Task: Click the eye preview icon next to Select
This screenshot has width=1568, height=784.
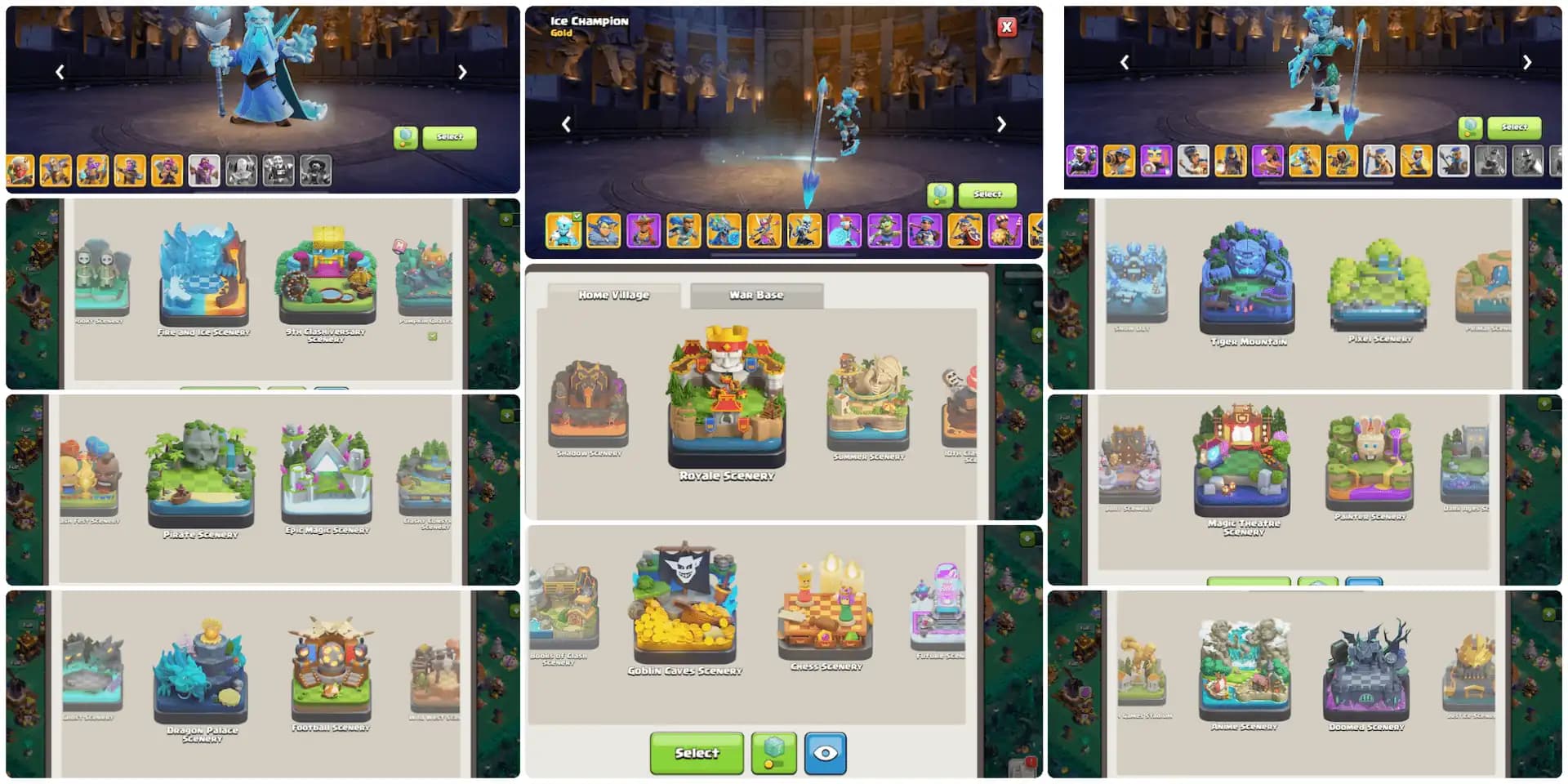Action: pyautogui.click(x=826, y=753)
